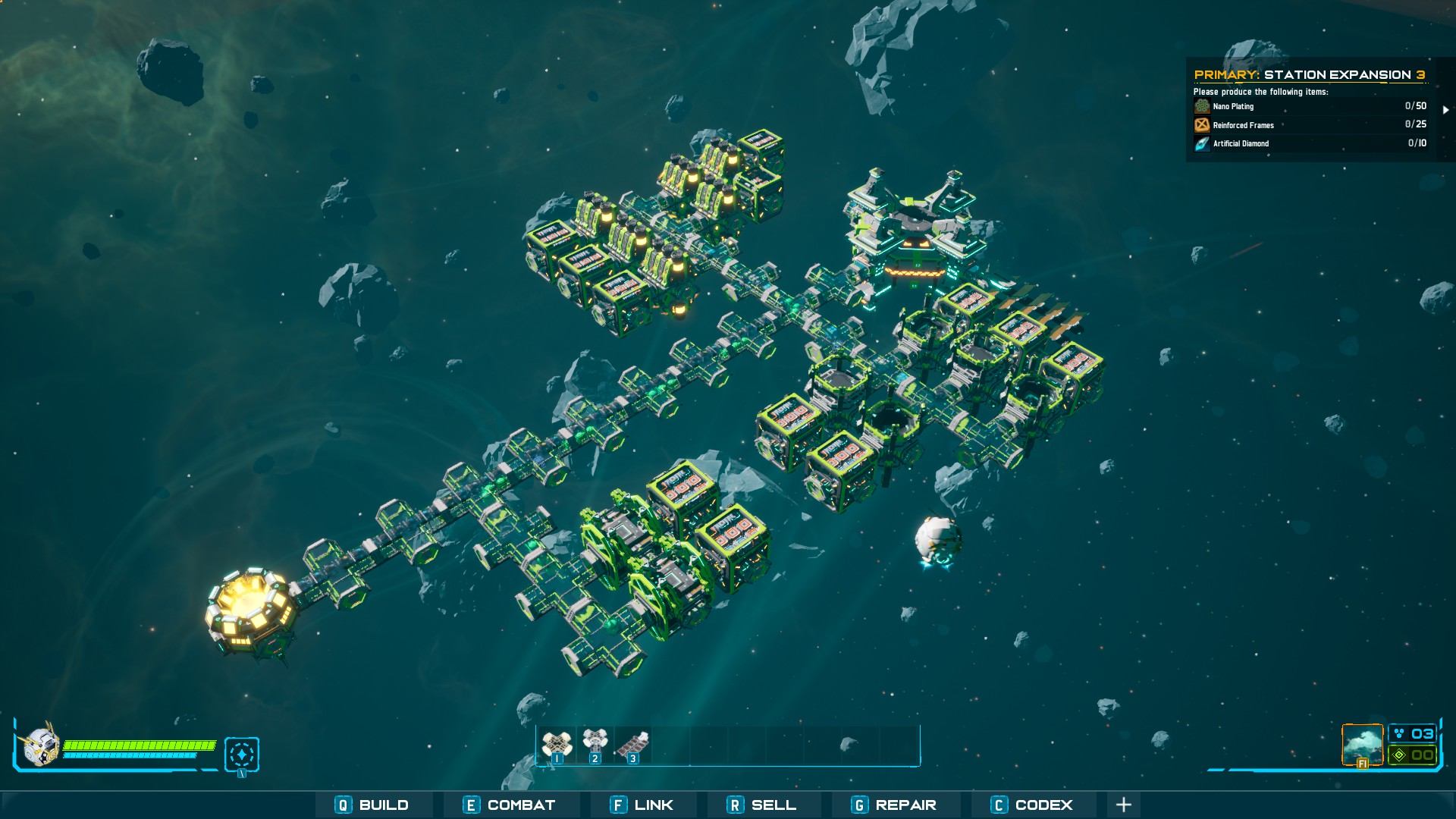
Task: Click the Nano Plating objective row
Action: pyautogui.click(x=1310, y=106)
